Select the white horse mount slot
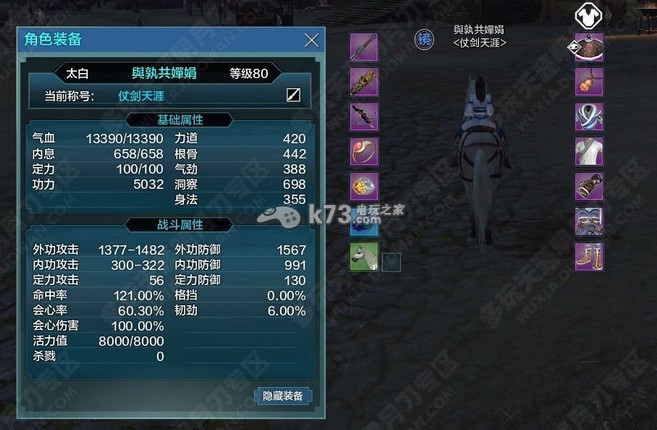The width and height of the screenshot is (657, 430). (364, 256)
